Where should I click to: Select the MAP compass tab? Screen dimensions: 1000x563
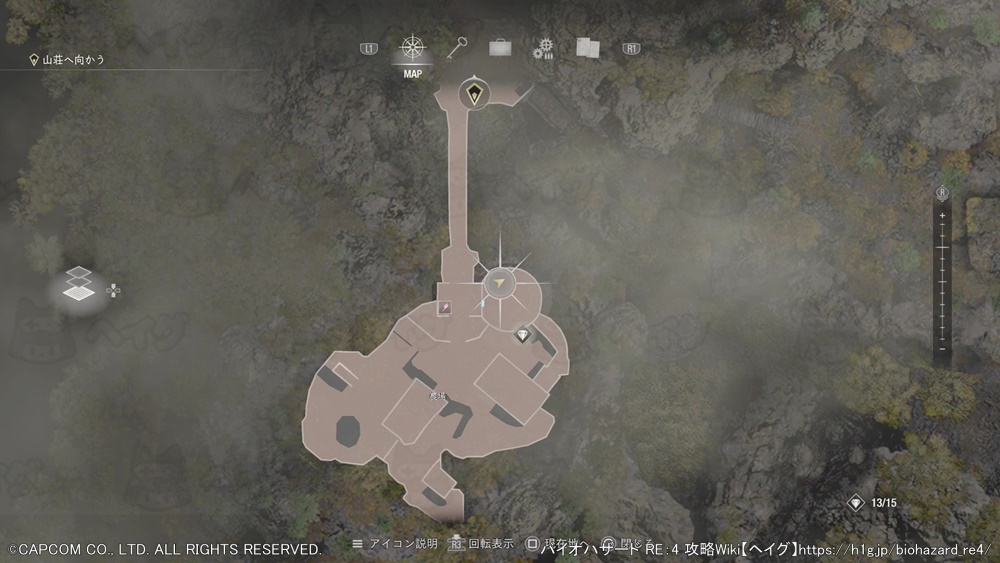(412, 49)
